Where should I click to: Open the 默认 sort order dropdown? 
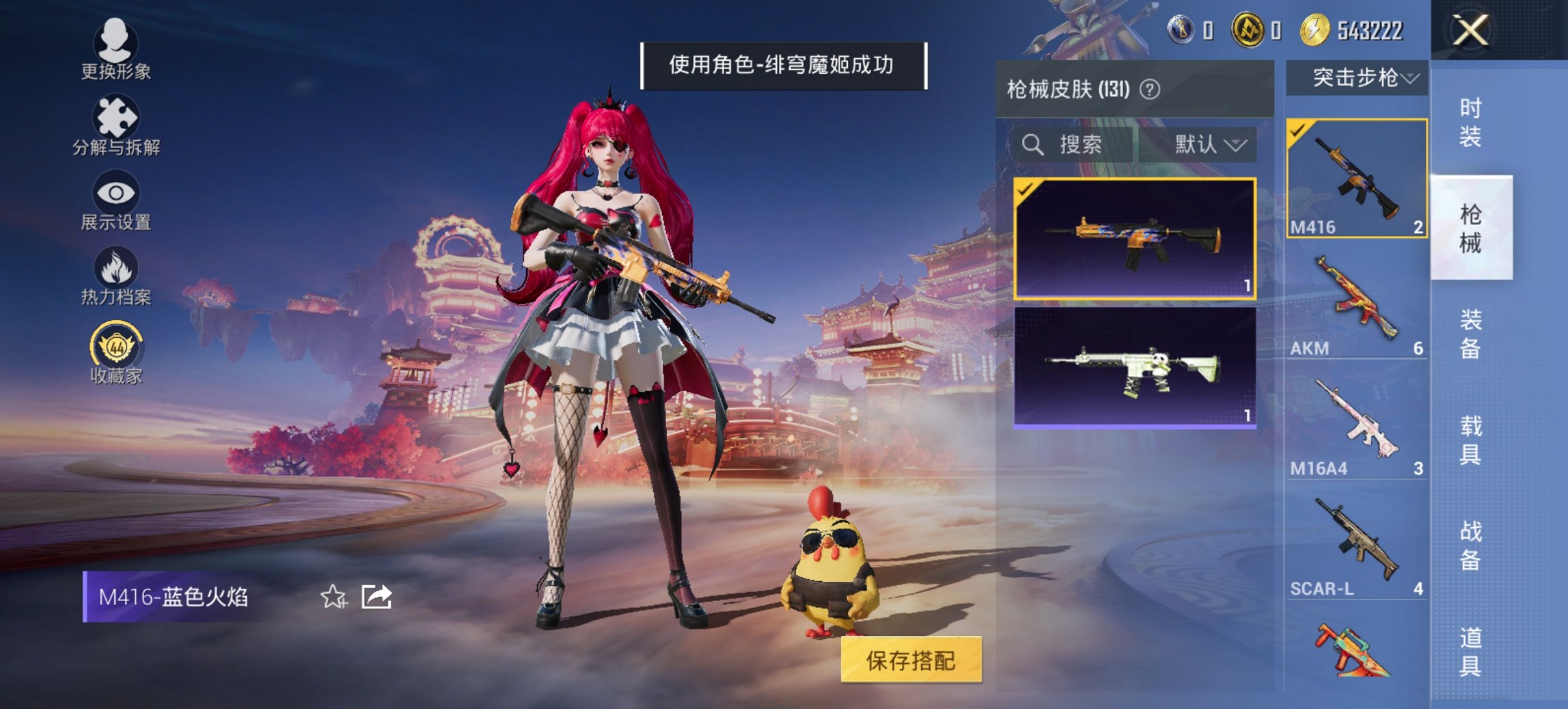click(x=1206, y=145)
